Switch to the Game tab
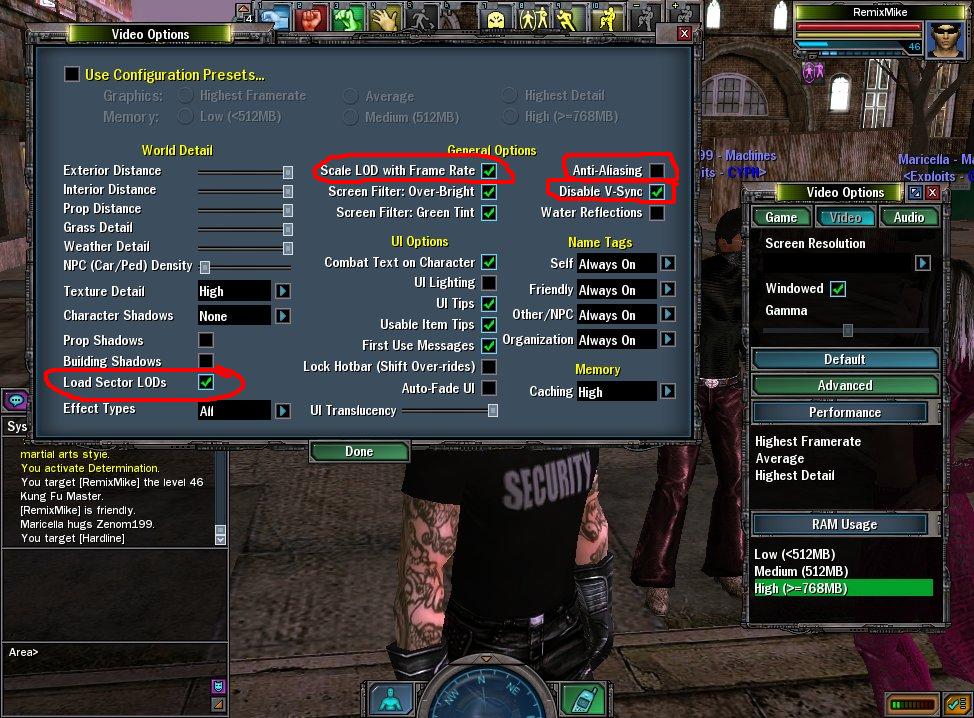 click(781, 217)
